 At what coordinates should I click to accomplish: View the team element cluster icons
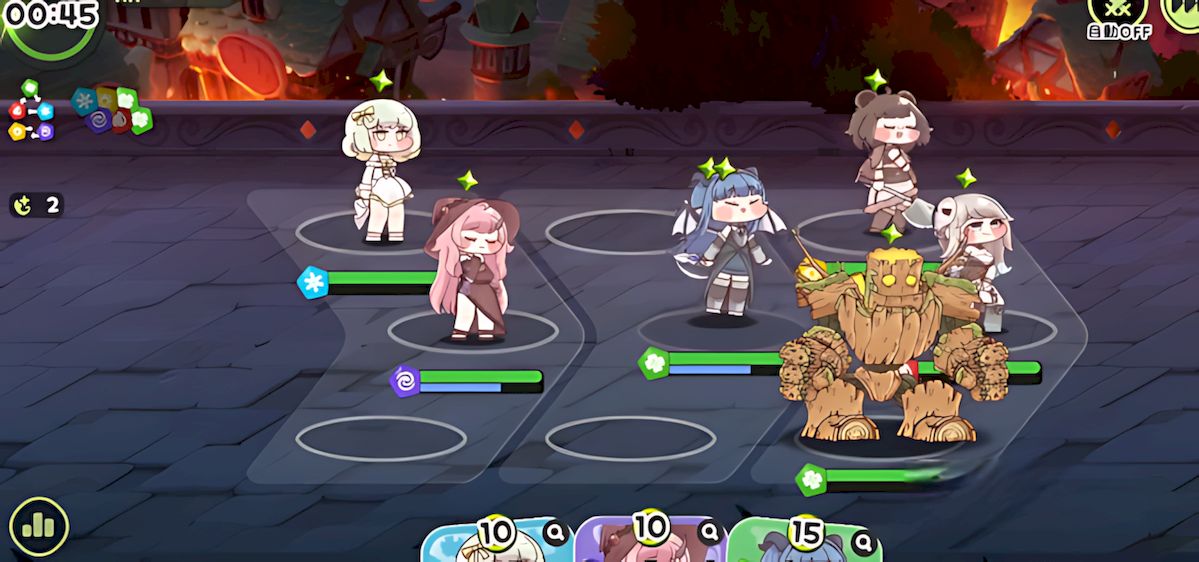pyautogui.click(x=111, y=110)
